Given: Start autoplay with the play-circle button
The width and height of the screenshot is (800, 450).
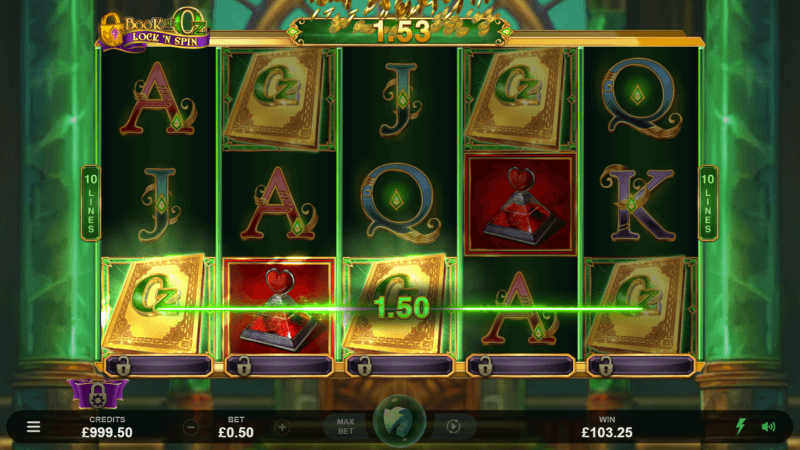Looking at the screenshot, I should tap(453, 427).
